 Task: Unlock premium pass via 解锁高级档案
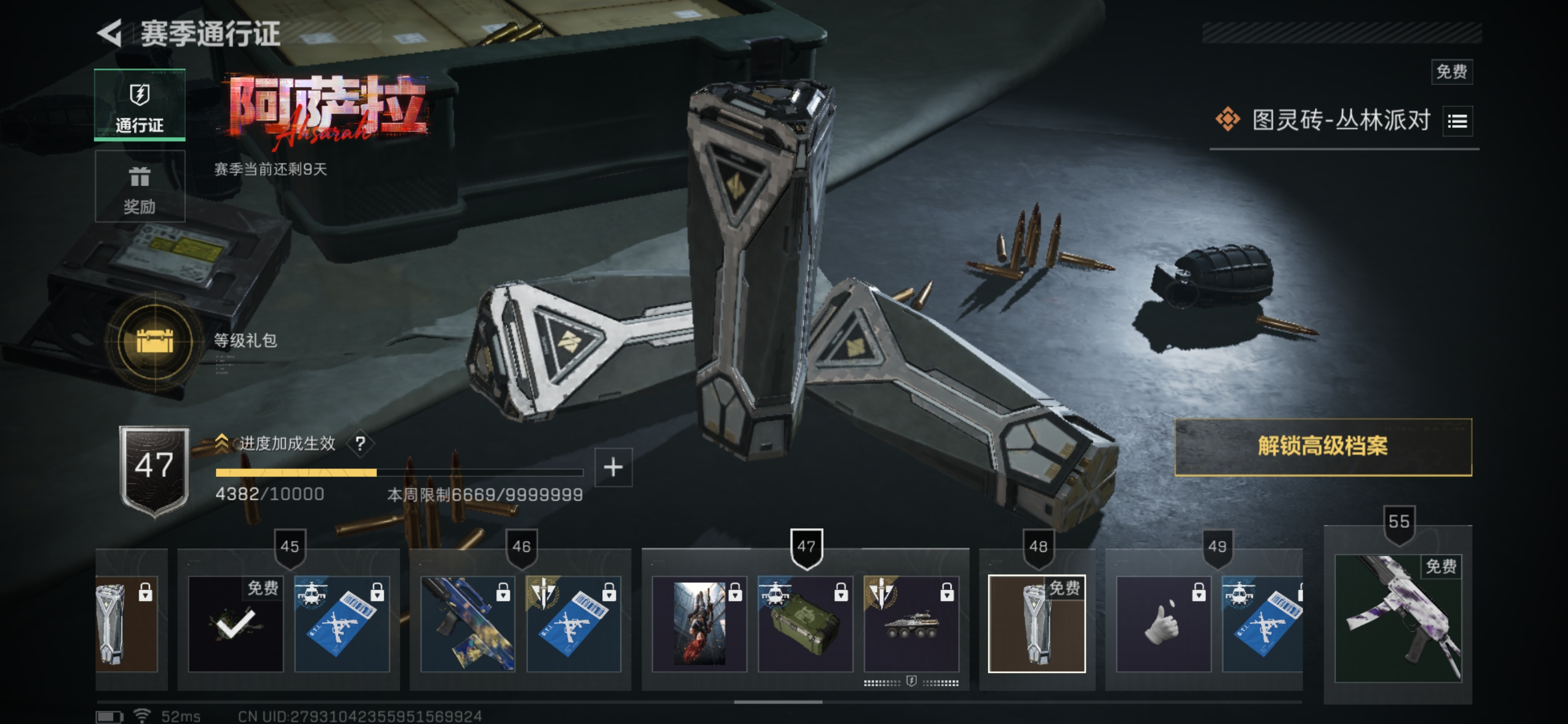tap(1322, 446)
